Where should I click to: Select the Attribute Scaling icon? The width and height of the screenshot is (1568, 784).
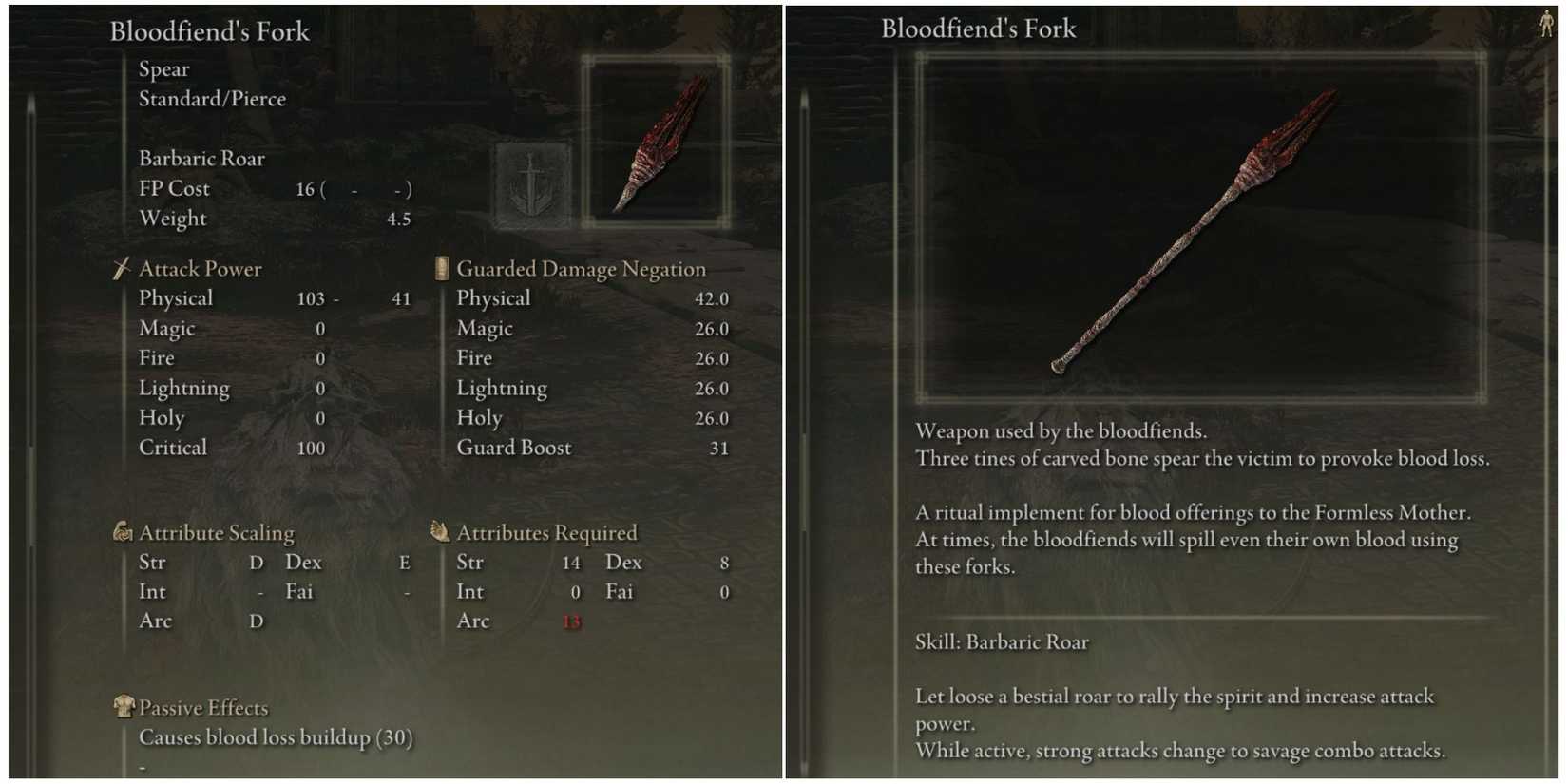[x=121, y=532]
